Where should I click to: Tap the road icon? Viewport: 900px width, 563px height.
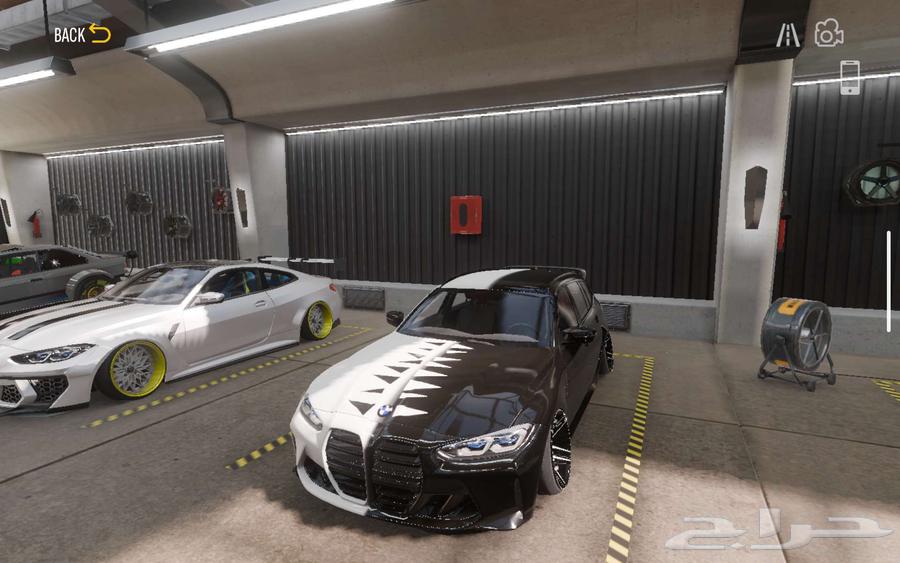pos(788,35)
